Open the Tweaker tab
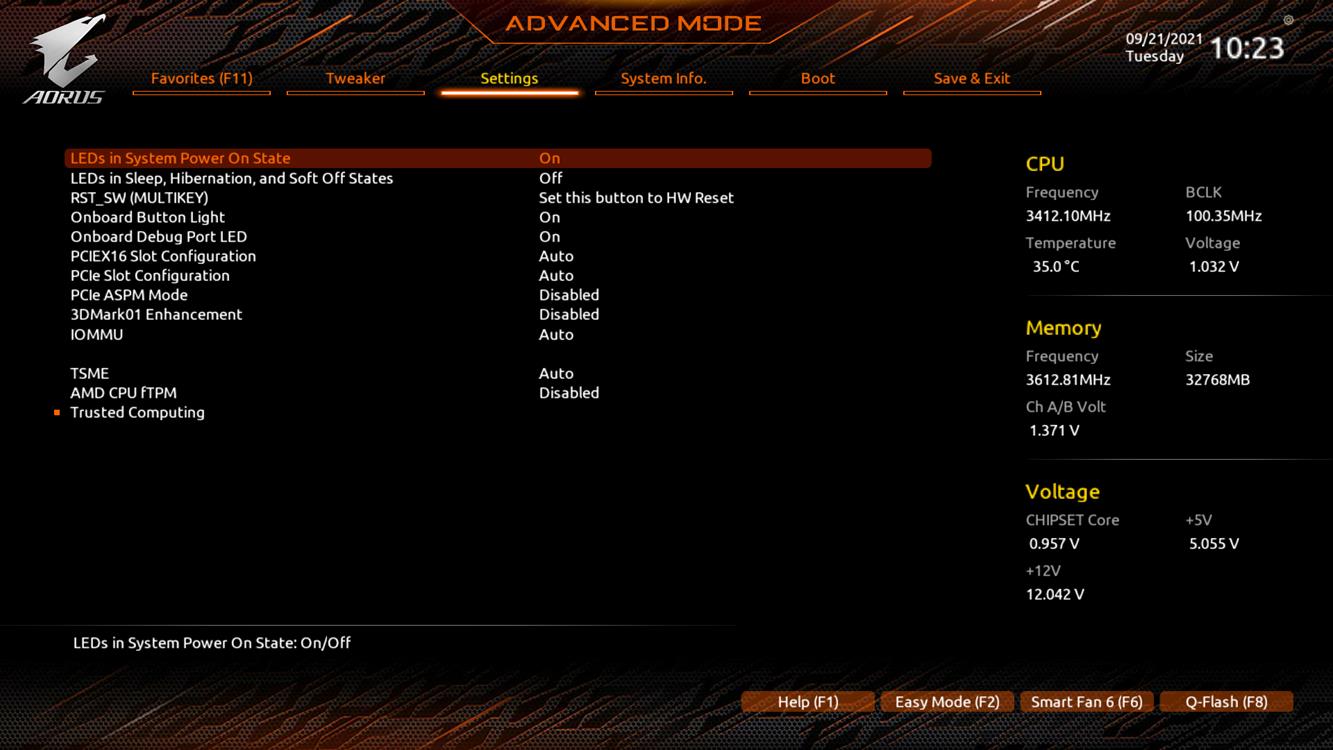Image resolution: width=1333 pixels, height=750 pixels. click(355, 78)
